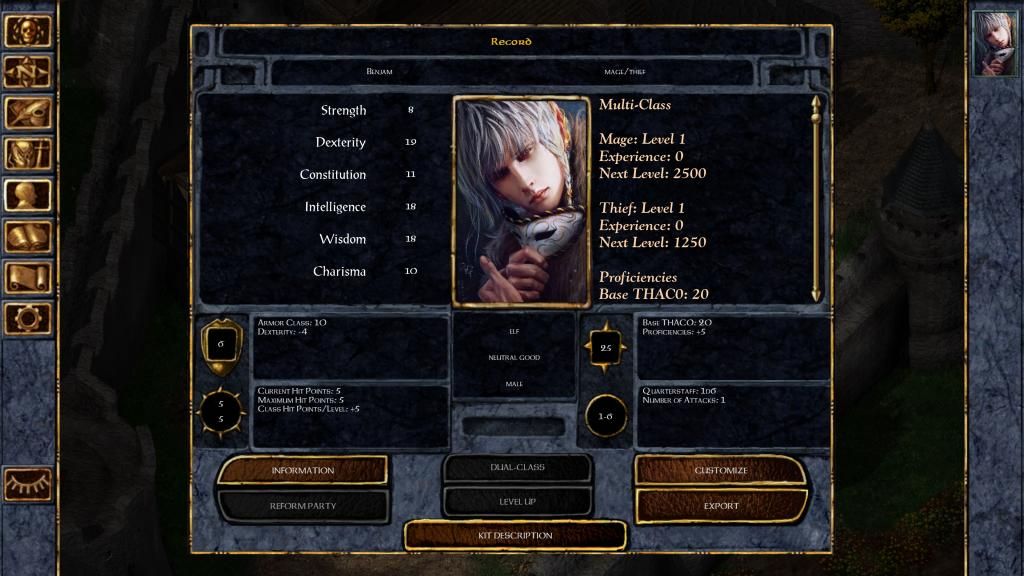Click the Level Up button
1024x576 pixels.
(516, 500)
